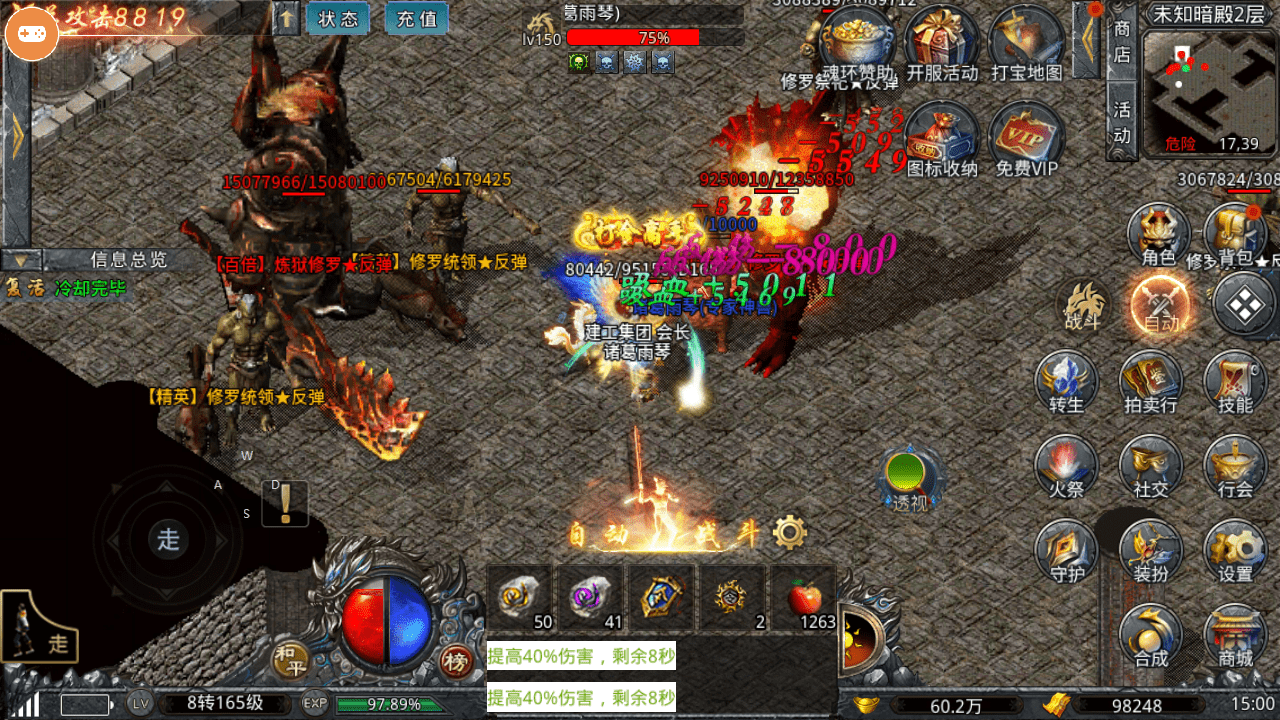Open the 拍卖行 auction house
The width and height of the screenshot is (1280, 720).
pyautogui.click(x=1150, y=382)
